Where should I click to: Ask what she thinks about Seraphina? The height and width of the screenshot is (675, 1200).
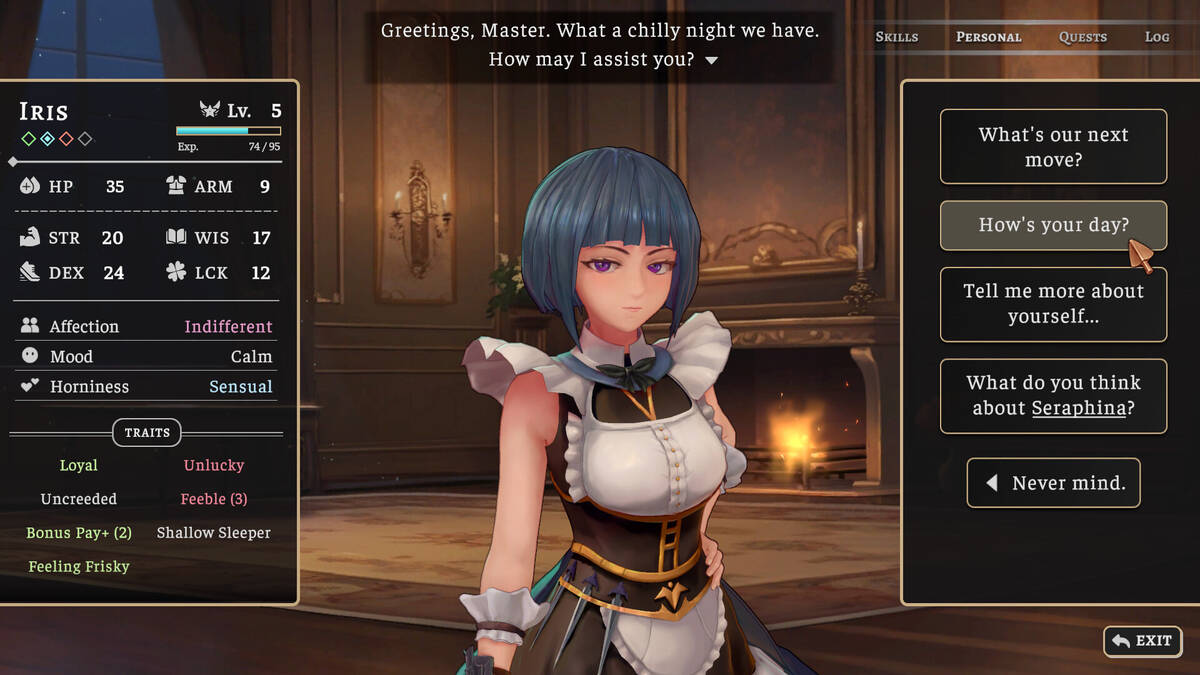pos(1053,395)
